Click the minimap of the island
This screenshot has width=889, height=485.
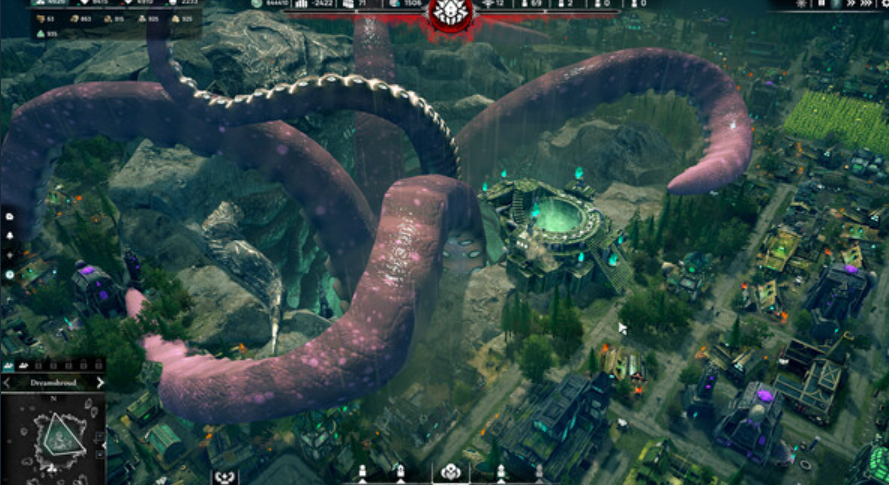click(x=50, y=438)
